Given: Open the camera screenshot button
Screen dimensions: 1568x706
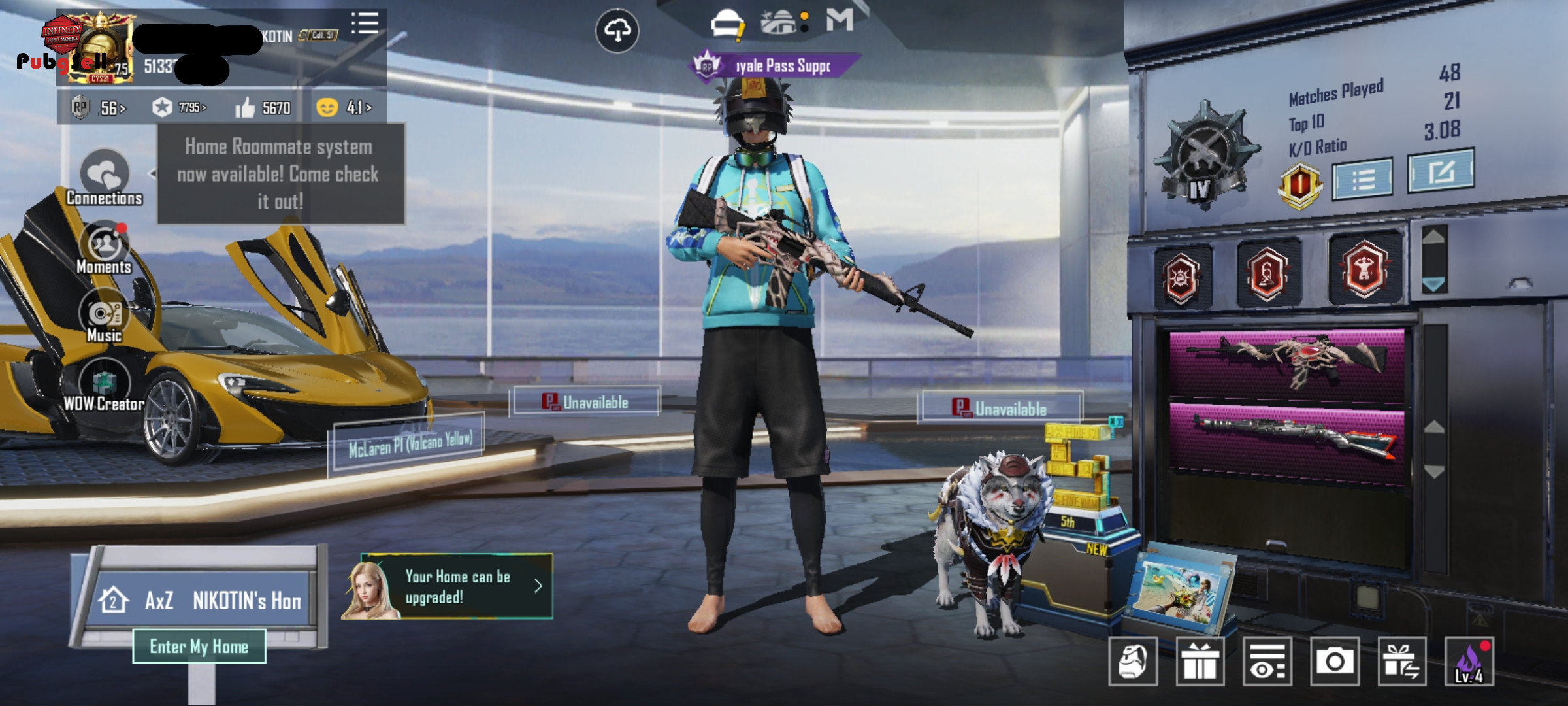Looking at the screenshot, I should [x=1334, y=662].
